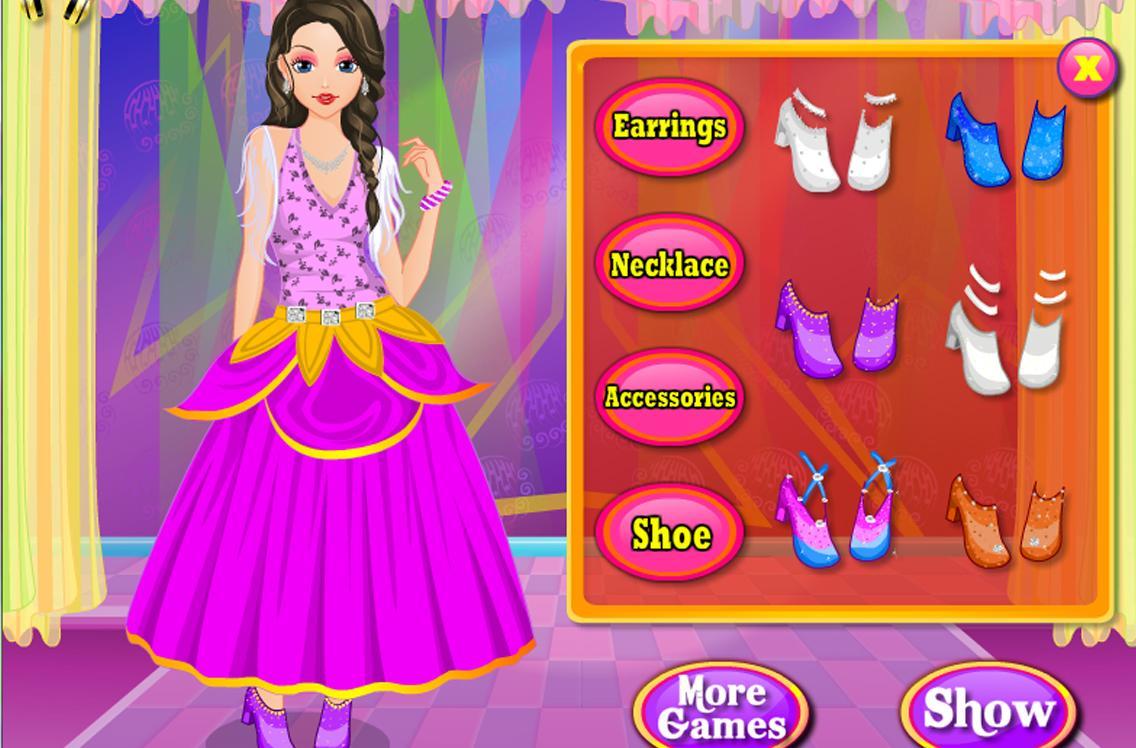Switch to the Necklace category
This screenshot has height=748, width=1136.
669,264
